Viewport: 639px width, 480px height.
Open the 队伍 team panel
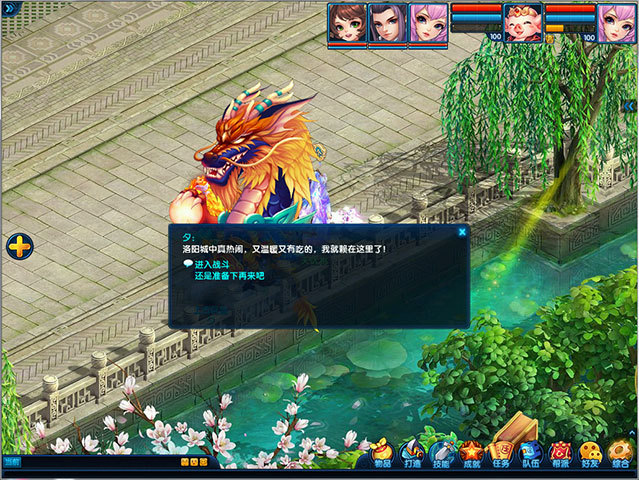531,453
